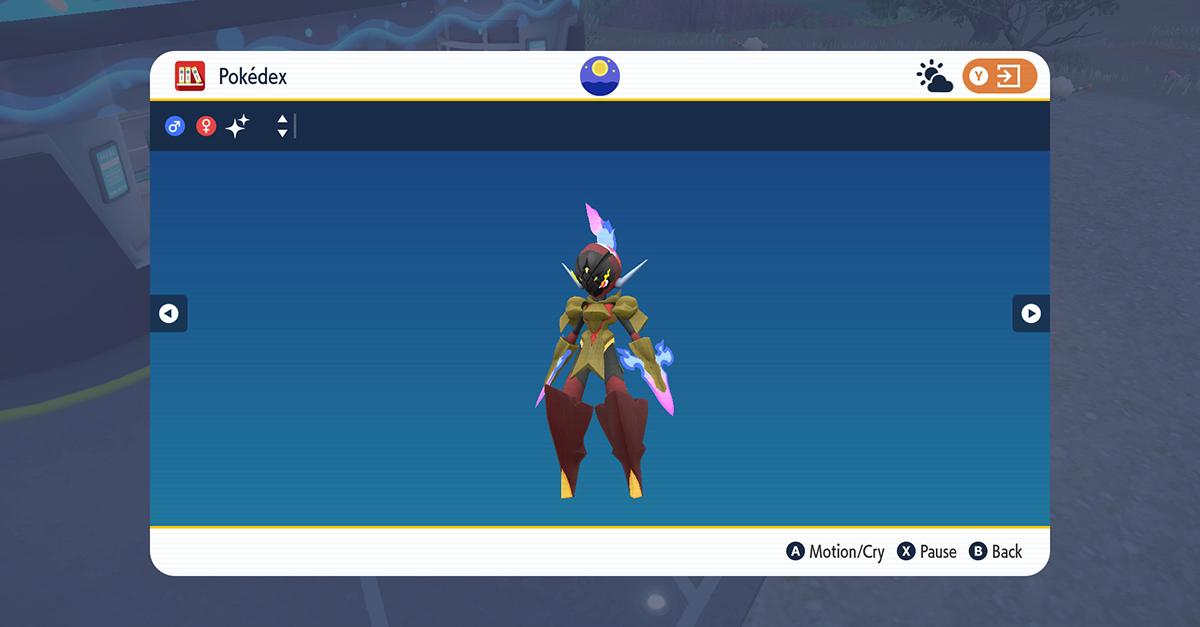Toggle the night-time moon icon
Image resolution: width=1200 pixels, height=627 pixels.
click(600, 76)
